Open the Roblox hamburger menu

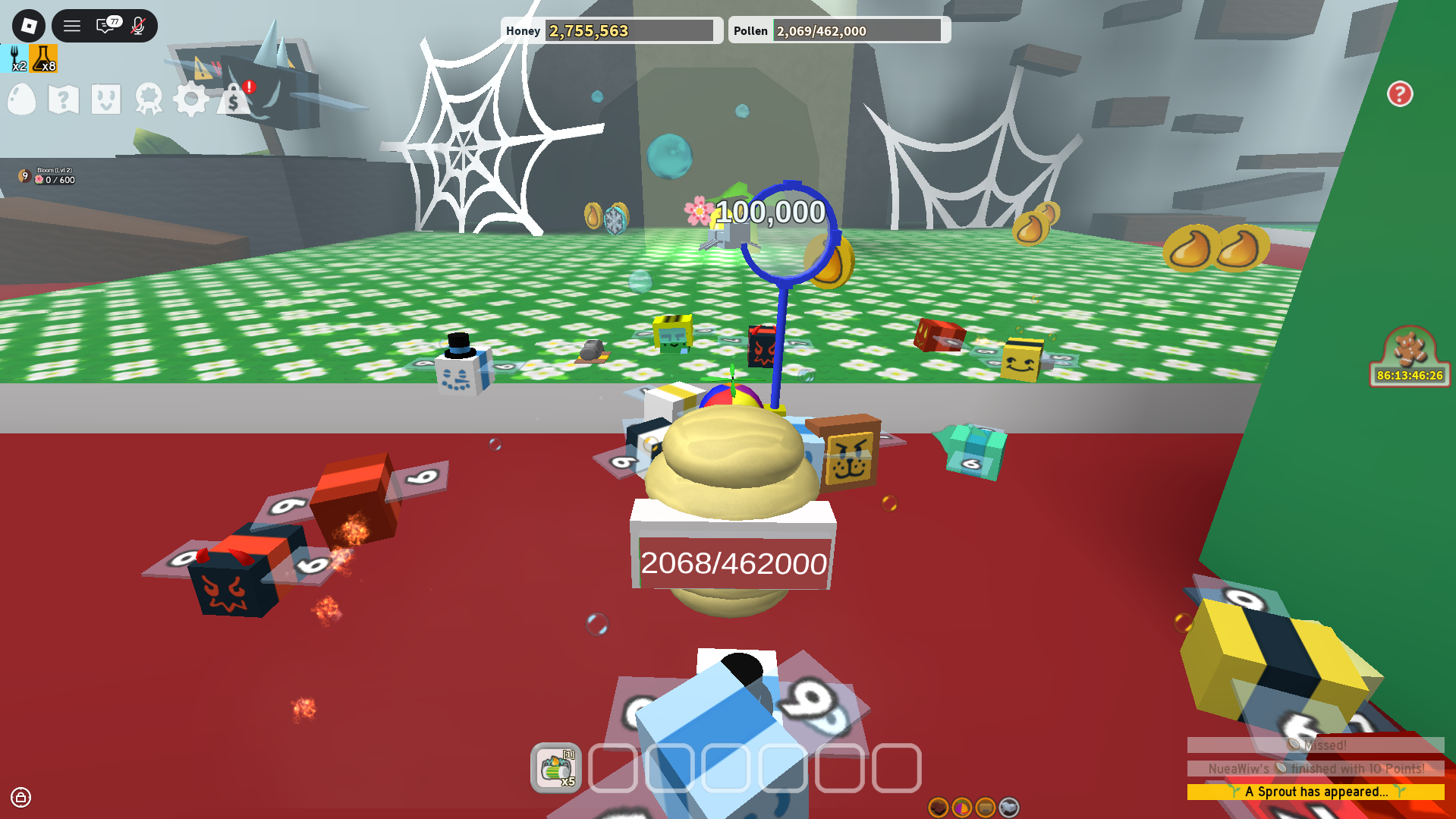pos(71,25)
